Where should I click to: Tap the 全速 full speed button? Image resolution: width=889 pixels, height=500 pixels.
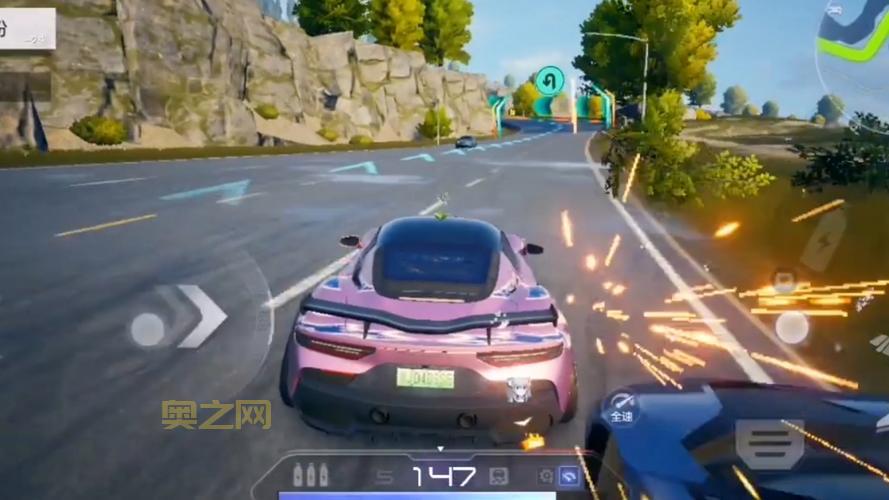[620, 408]
